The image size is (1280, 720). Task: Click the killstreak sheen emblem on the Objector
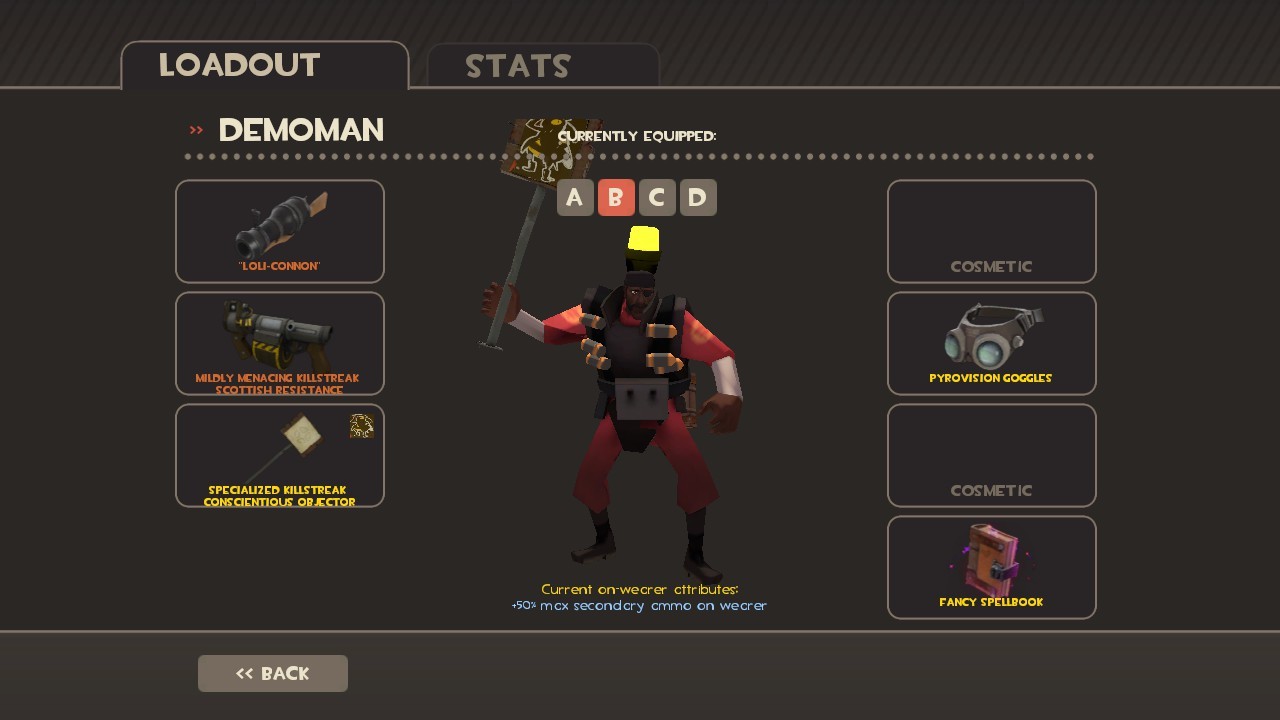[x=362, y=426]
